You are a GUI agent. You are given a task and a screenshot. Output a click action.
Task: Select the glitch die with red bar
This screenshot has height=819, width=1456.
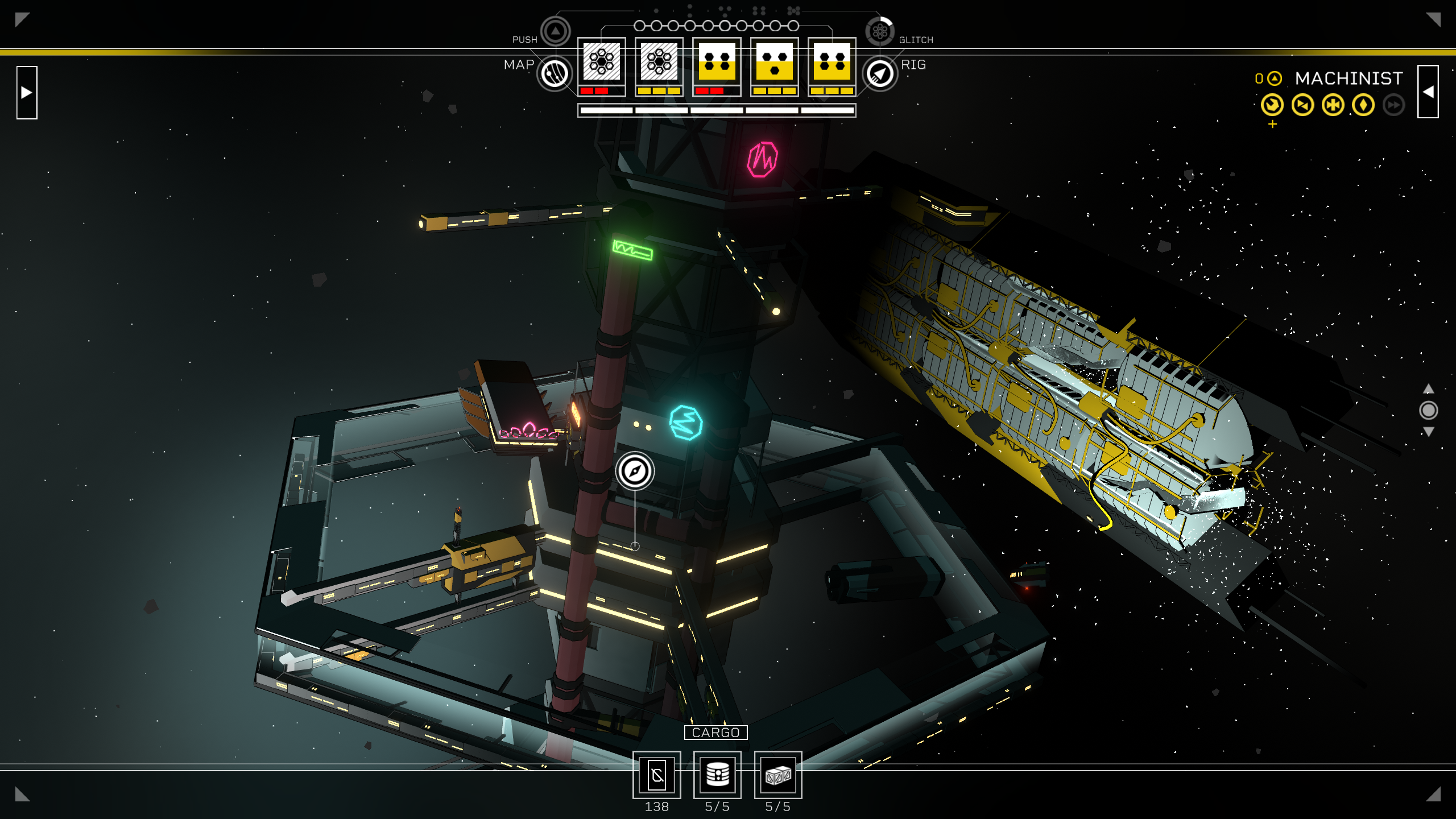tap(601, 63)
